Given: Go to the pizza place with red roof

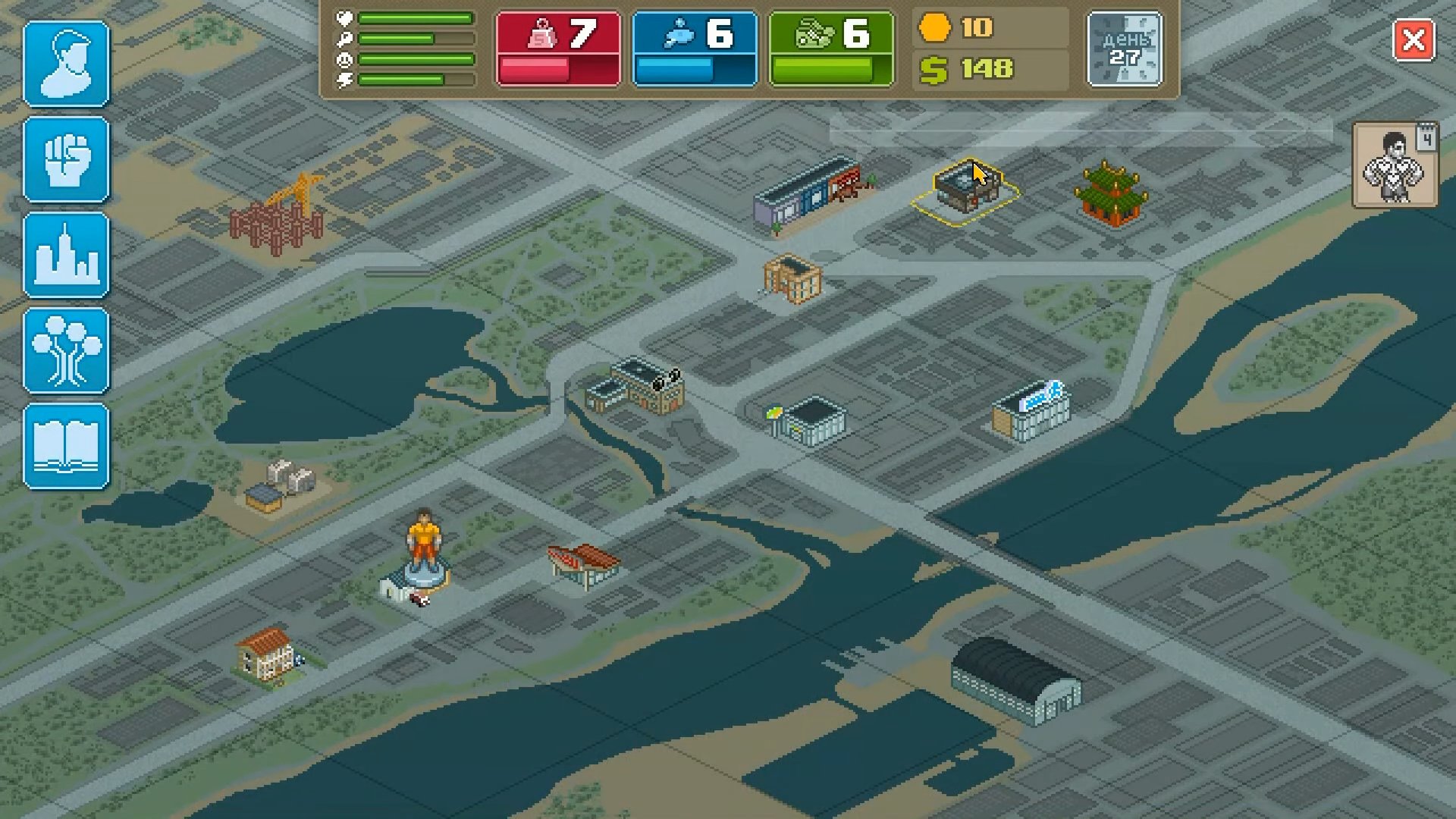Looking at the screenshot, I should point(584,565).
